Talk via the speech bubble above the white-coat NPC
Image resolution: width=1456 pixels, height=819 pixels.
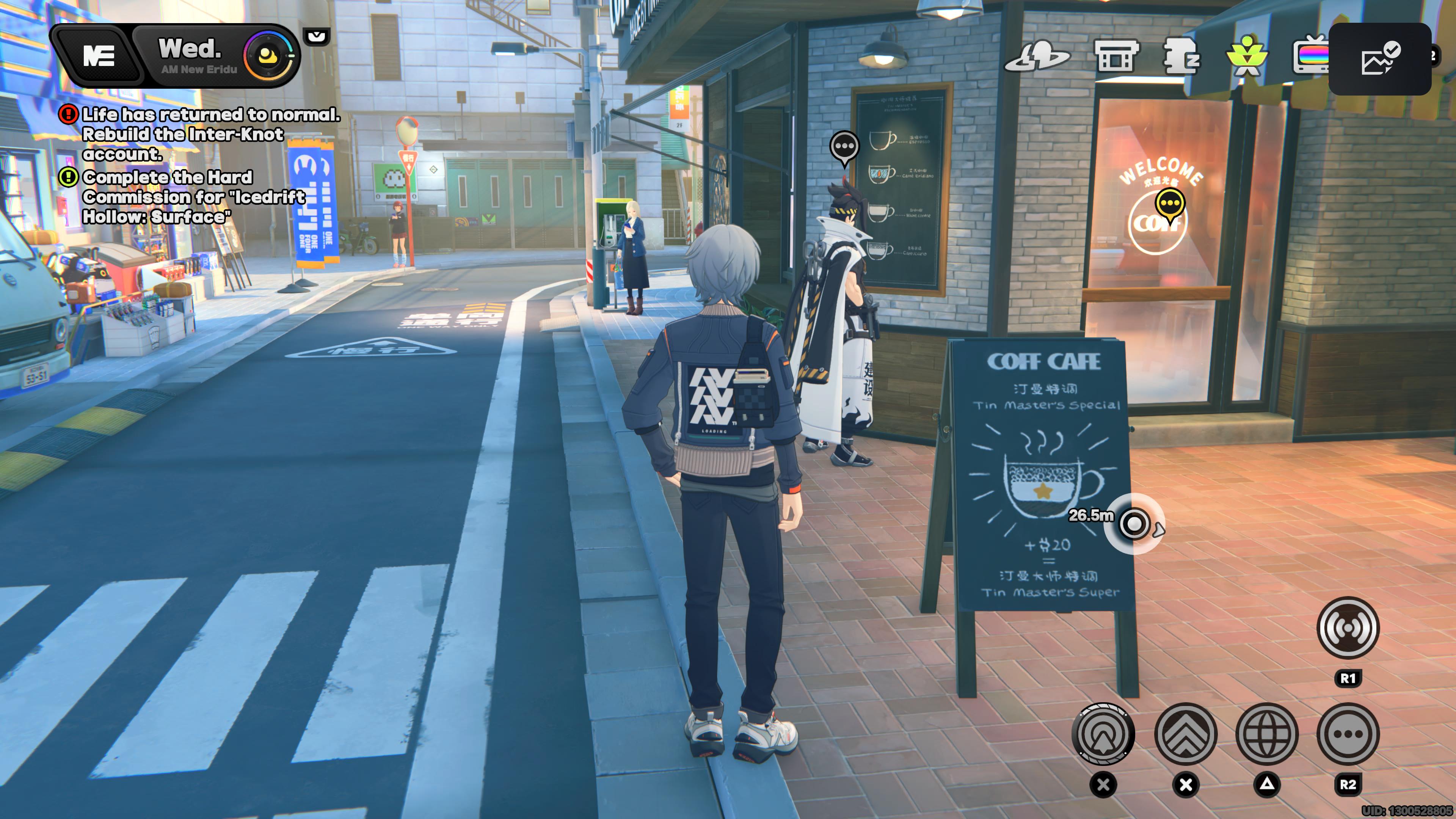pyautogui.click(x=844, y=147)
